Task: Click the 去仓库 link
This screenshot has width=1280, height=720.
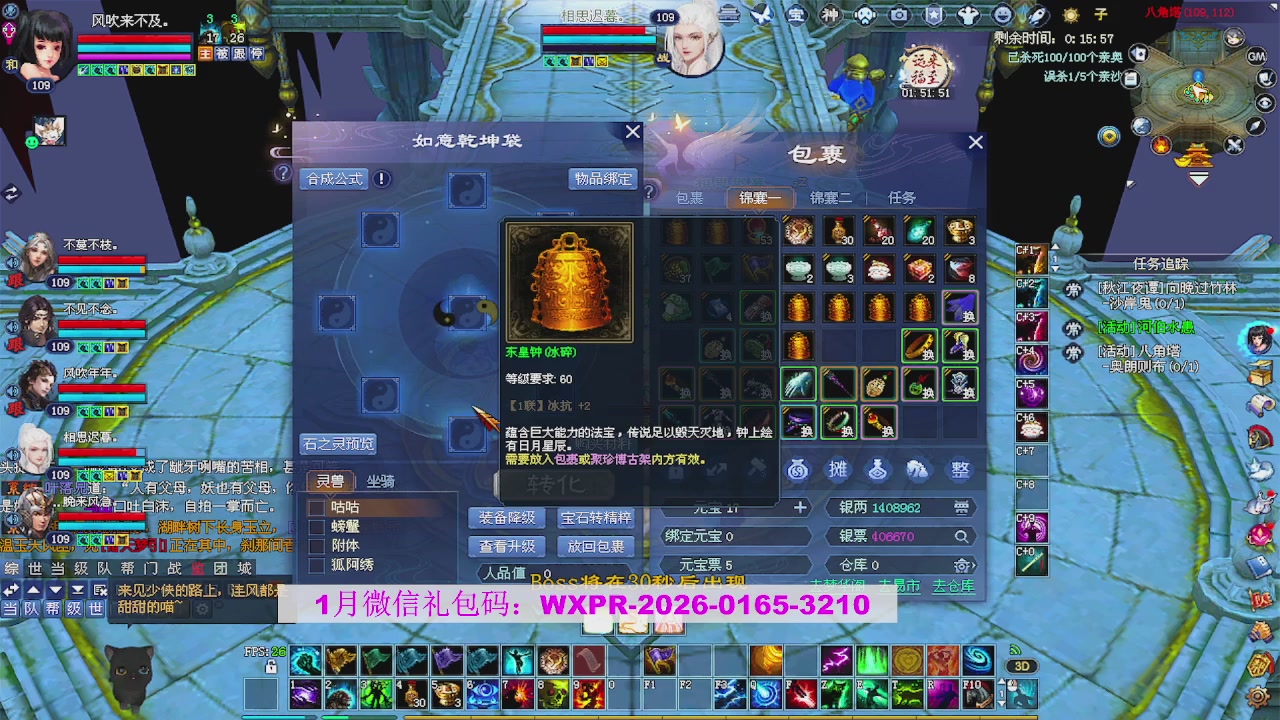Action: point(954,587)
